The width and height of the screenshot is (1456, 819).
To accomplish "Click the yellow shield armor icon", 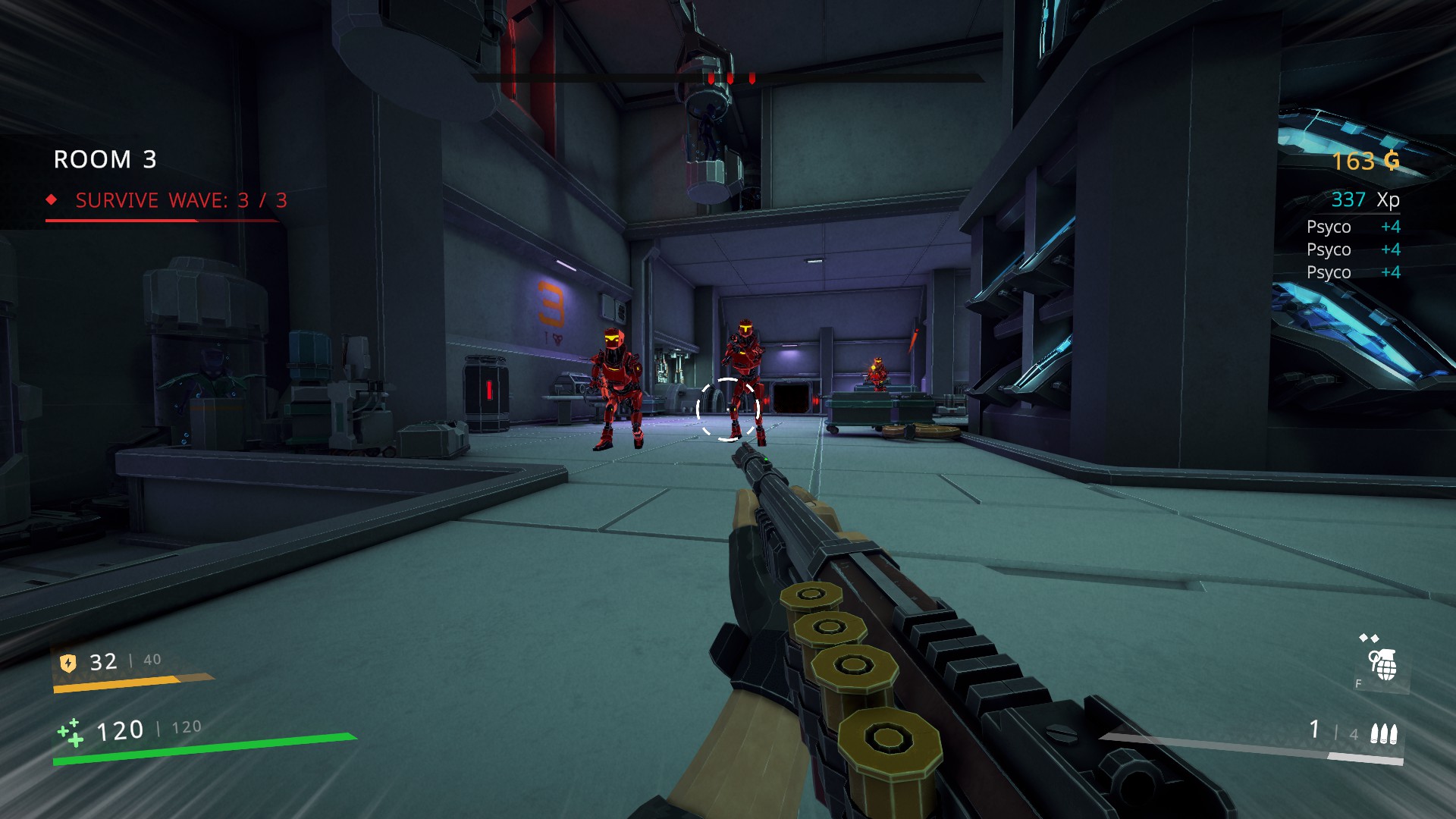I will pos(68,663).
